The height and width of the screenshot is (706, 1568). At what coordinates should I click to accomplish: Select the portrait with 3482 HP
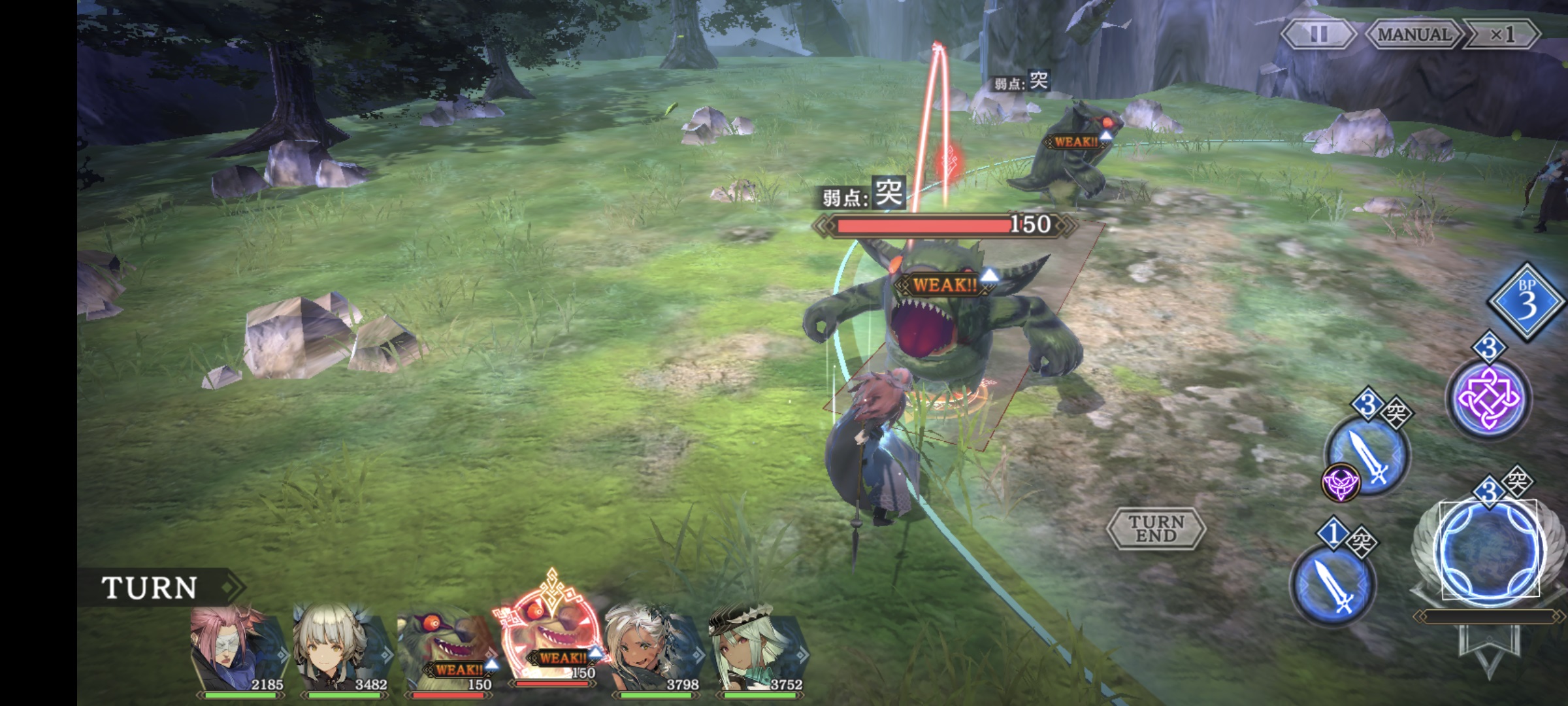click(x=341, y=652)
